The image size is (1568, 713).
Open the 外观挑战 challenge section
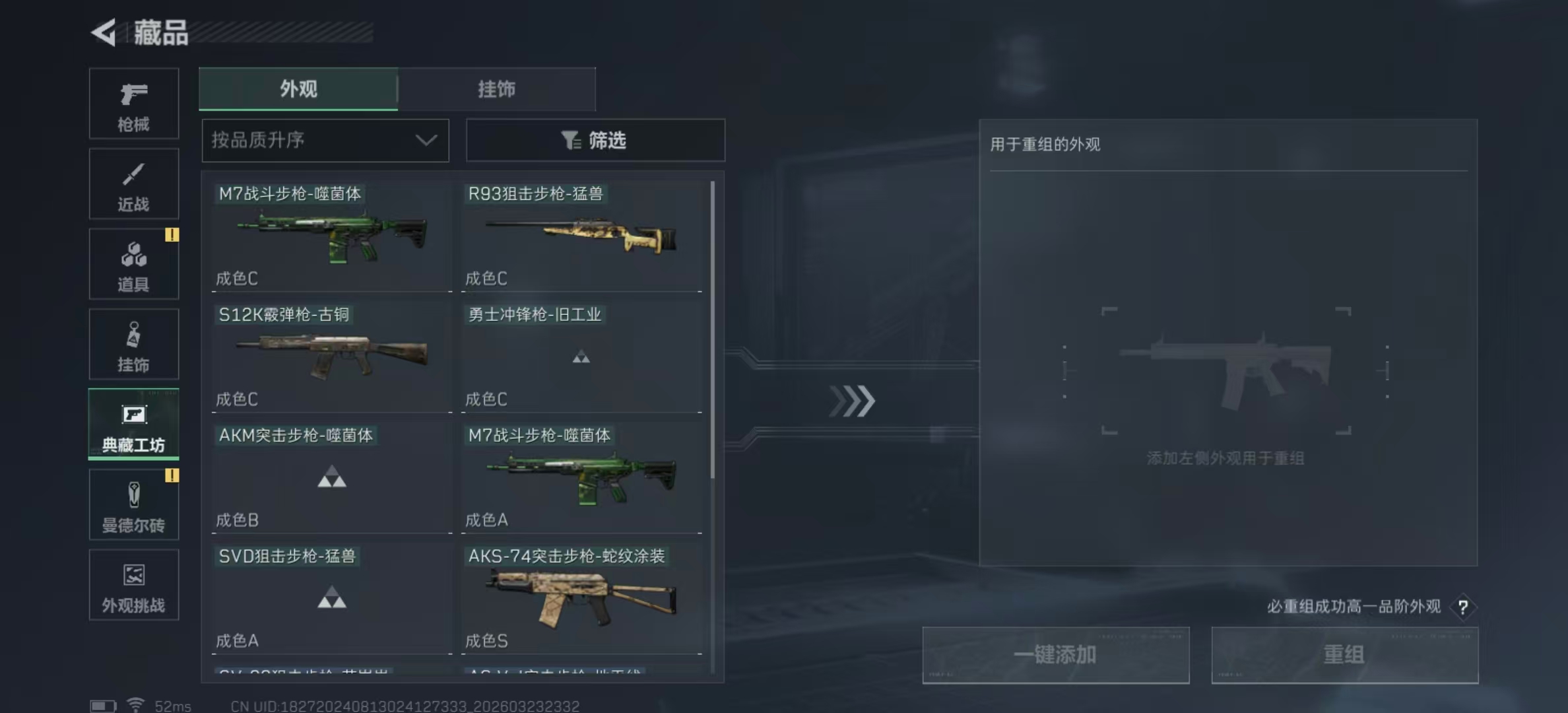(x=133, y=585)
